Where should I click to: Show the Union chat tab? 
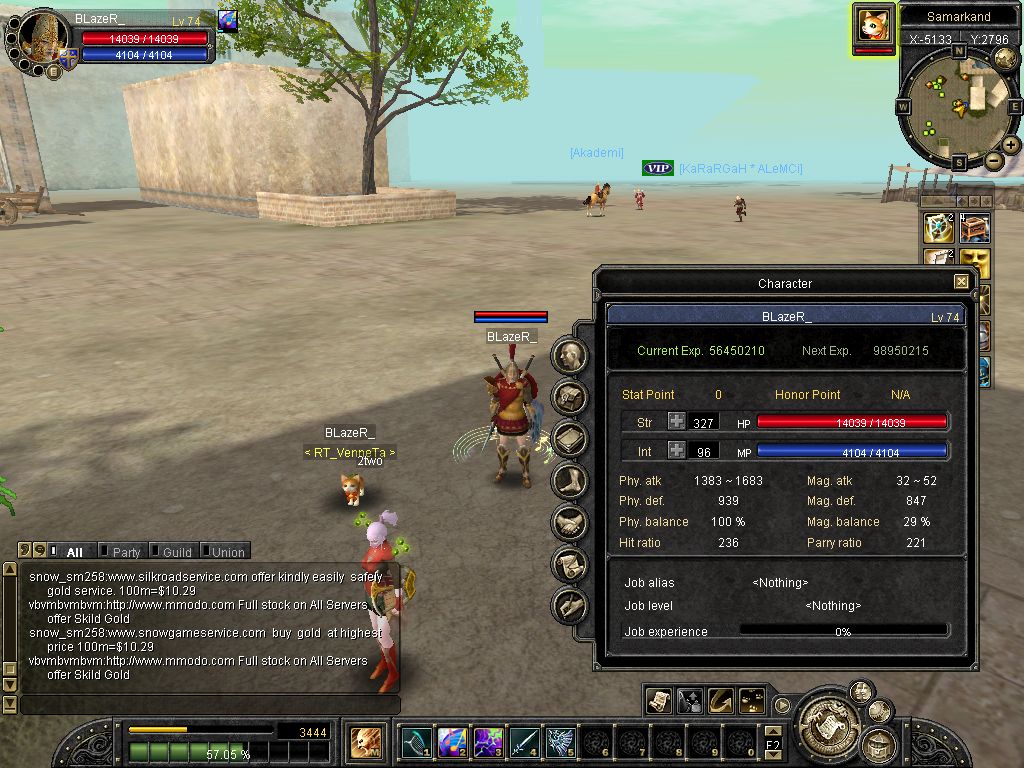(227, 552)
